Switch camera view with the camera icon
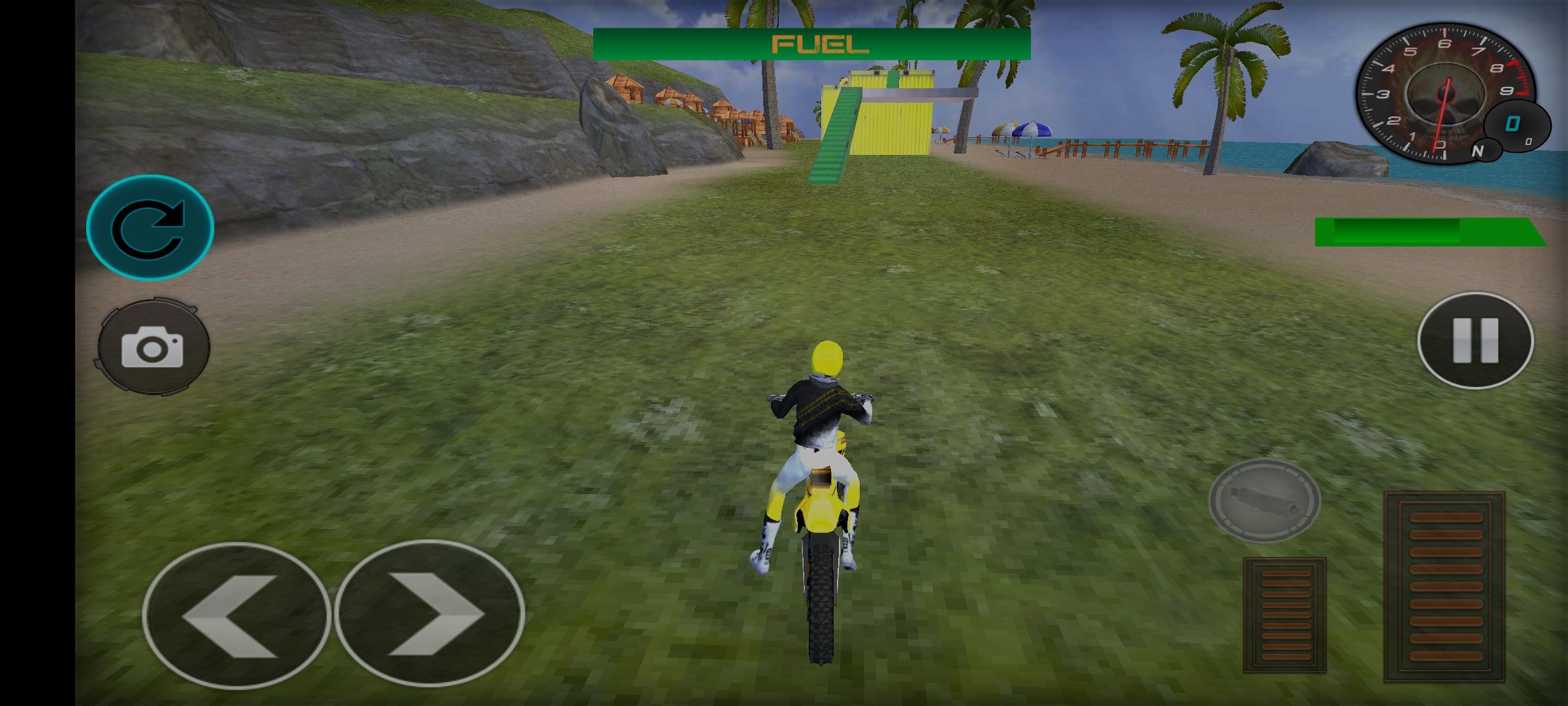Image resolution: width=1568 pixels, height=706 pixels. pyautogui.click(x=154, y=347)
